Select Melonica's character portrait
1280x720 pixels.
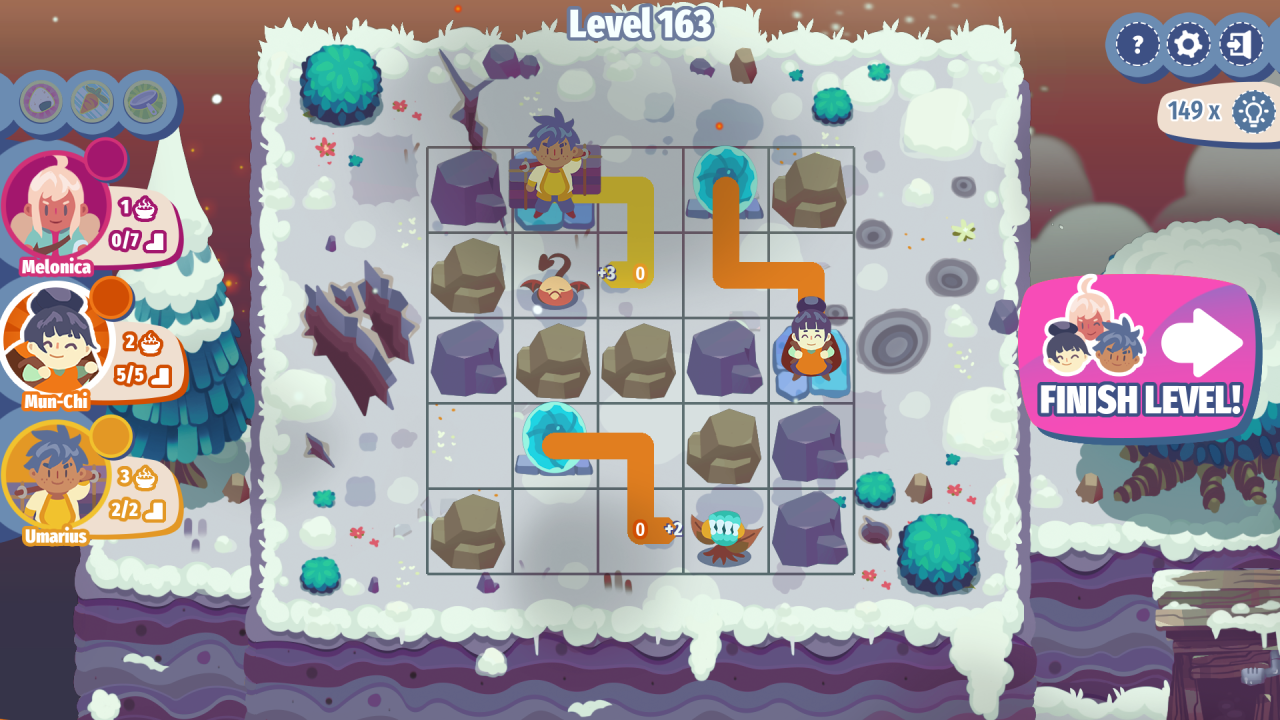[x=56, y=206]
